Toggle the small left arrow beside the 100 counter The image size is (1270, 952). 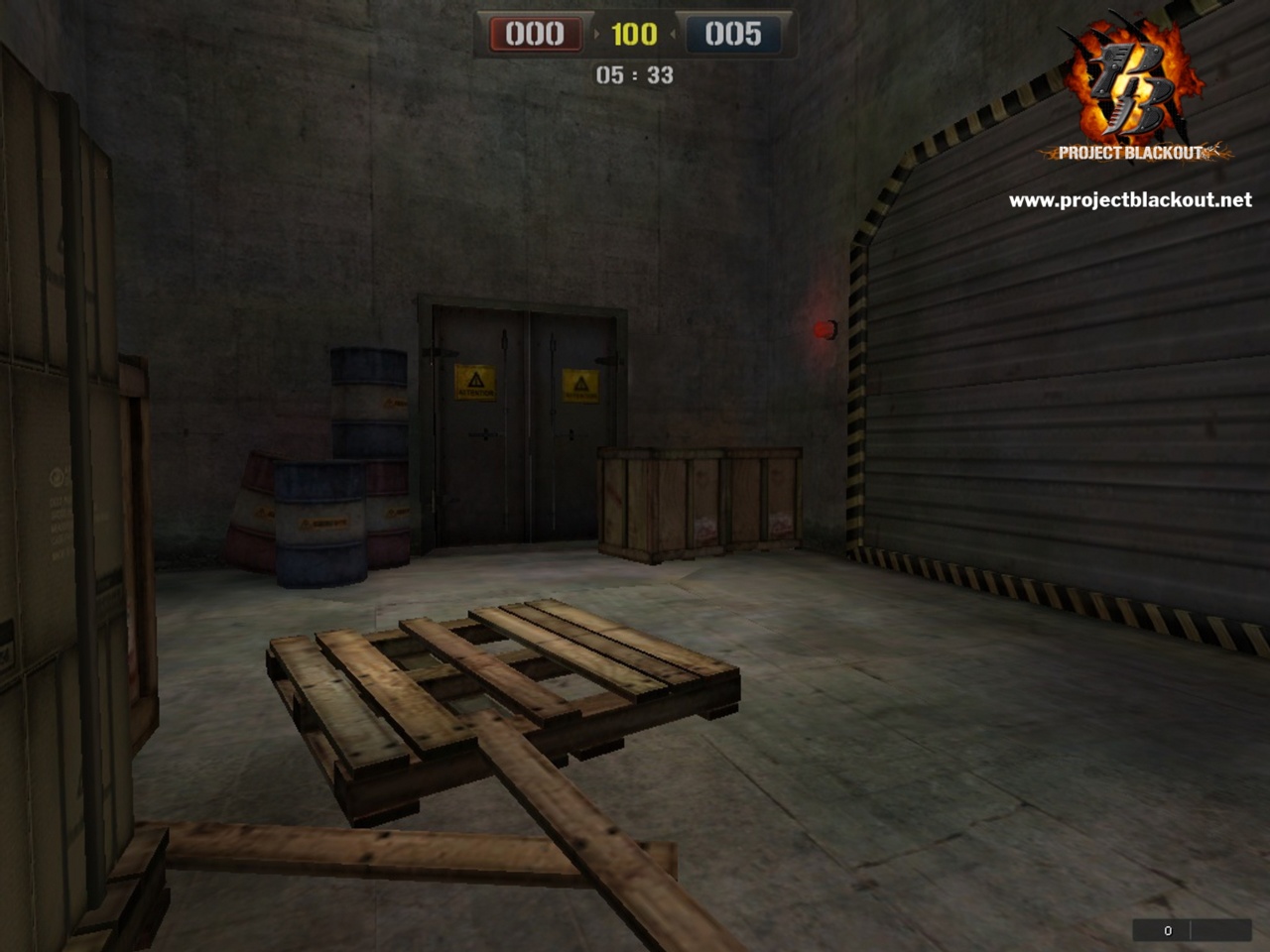[x=595, y=33]
